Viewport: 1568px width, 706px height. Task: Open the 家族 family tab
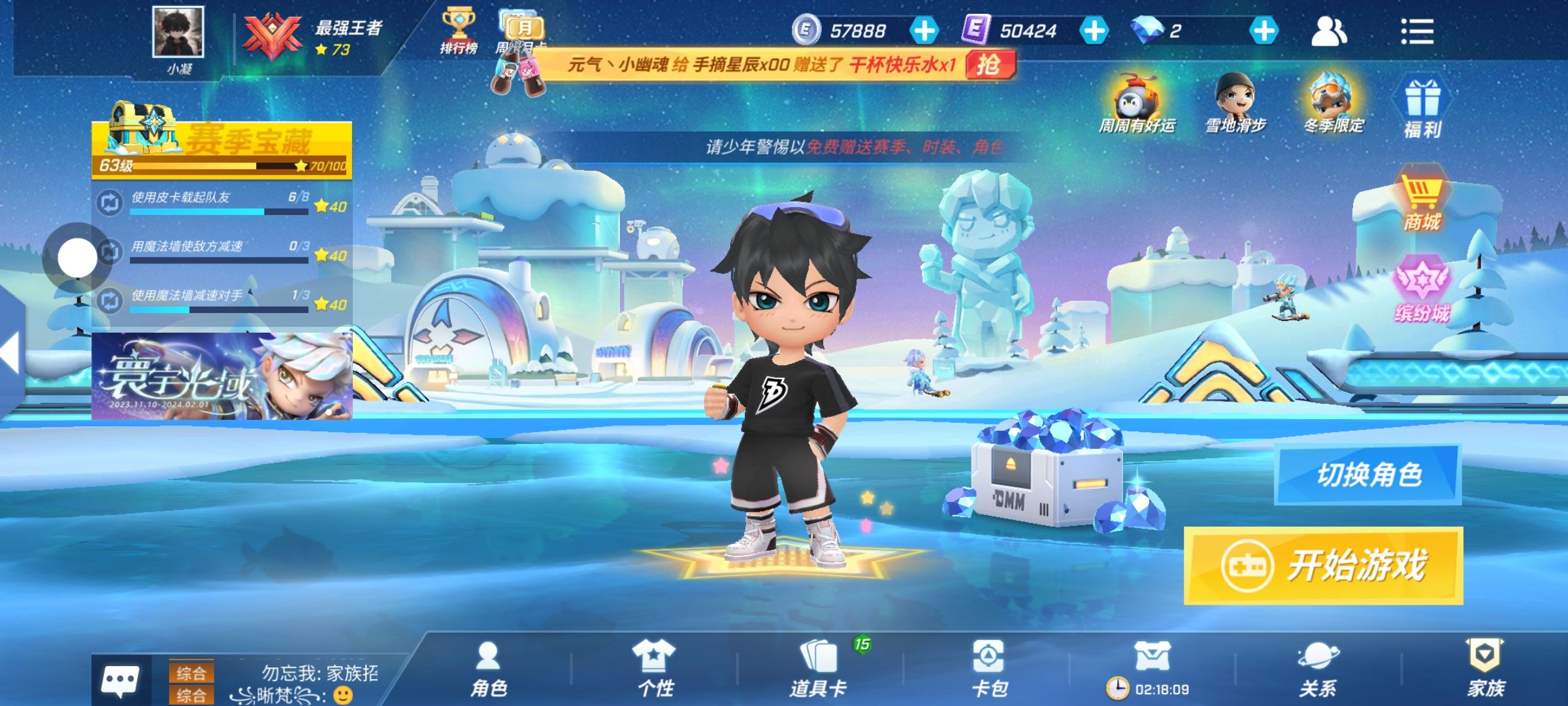pos(1486,669)
